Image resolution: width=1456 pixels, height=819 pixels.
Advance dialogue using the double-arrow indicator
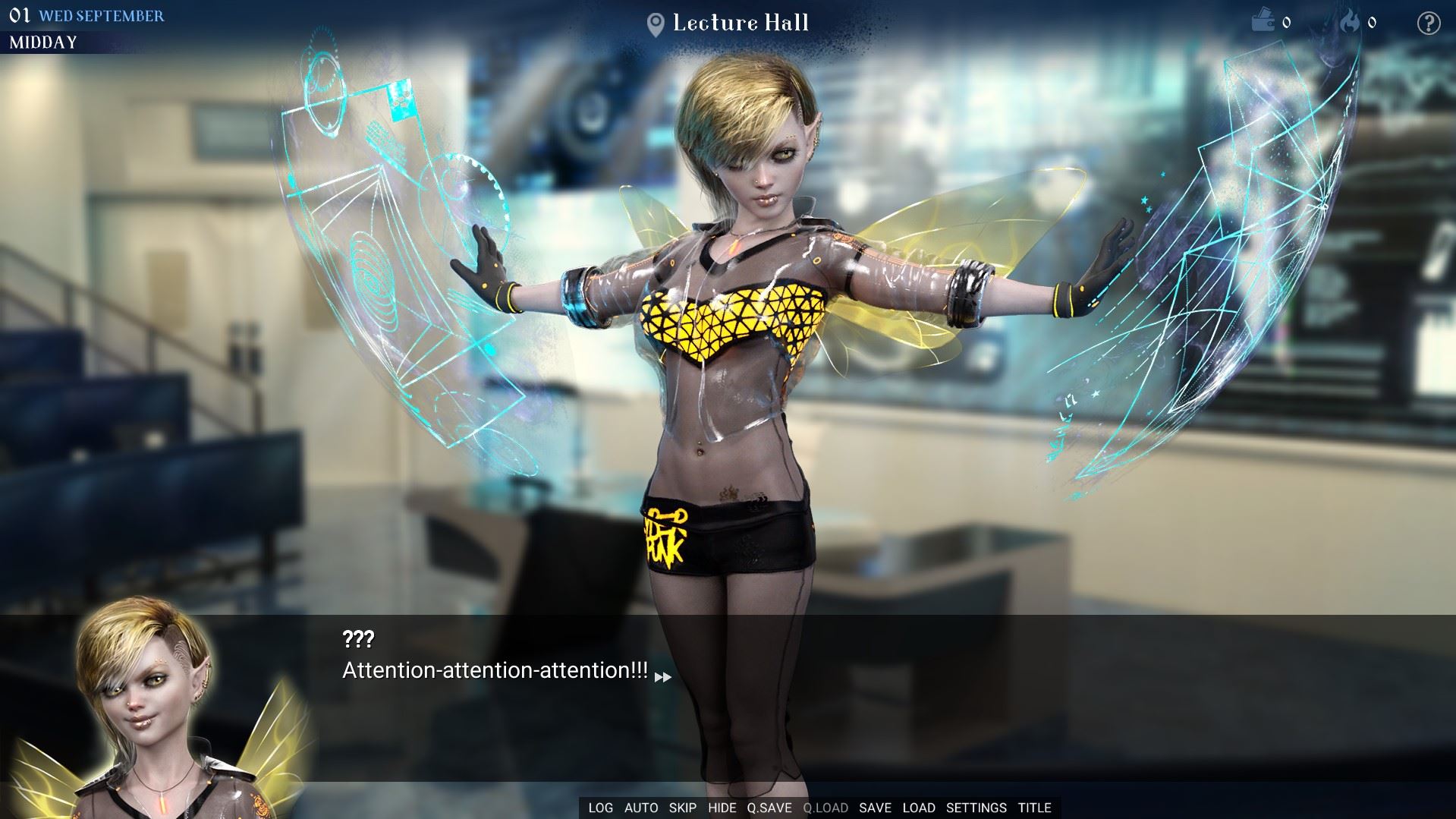662,676
